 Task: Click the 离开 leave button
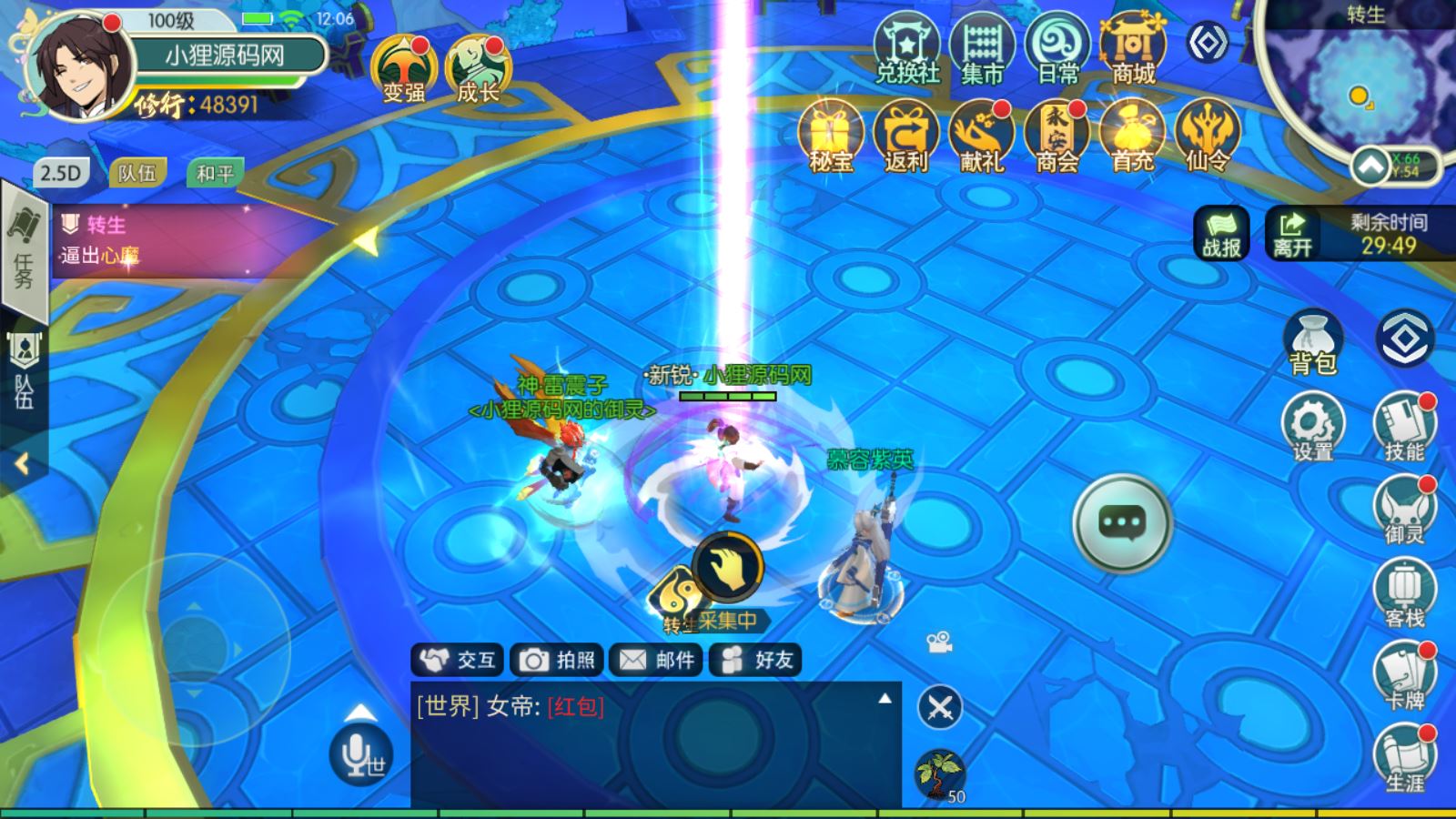click(1293, 235)
